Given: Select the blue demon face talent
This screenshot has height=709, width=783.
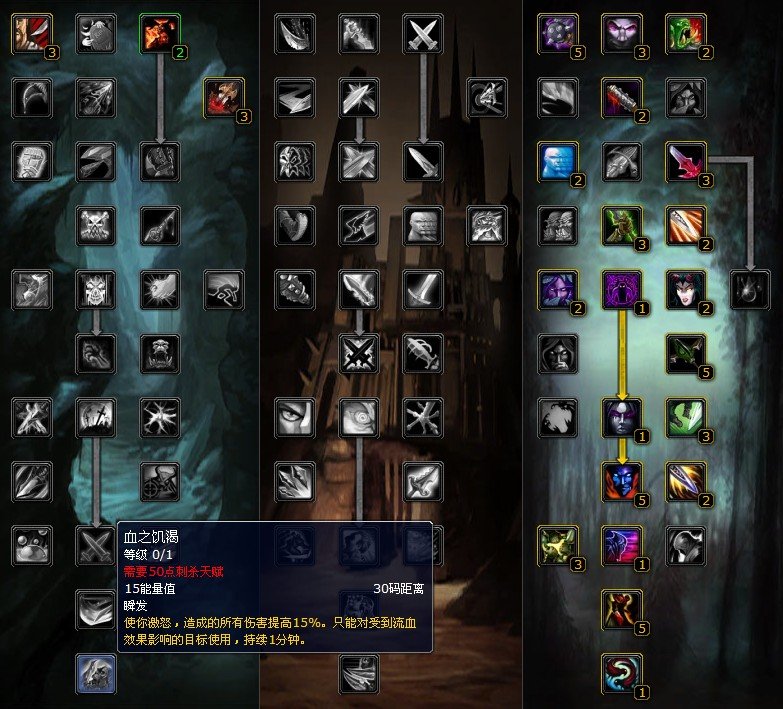Looking at the screenshot, I should (621, 481).
